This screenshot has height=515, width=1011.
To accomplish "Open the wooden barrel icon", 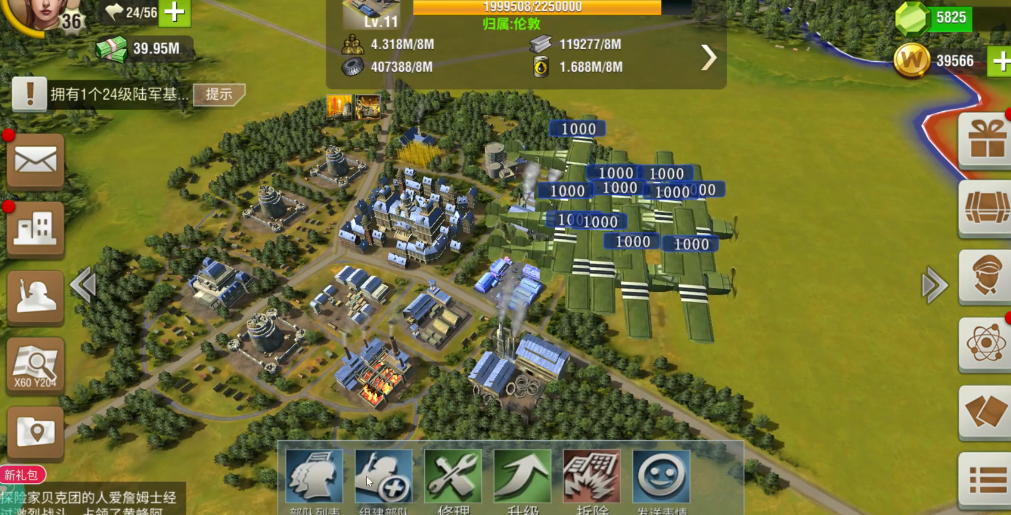I will coord(986,208).
